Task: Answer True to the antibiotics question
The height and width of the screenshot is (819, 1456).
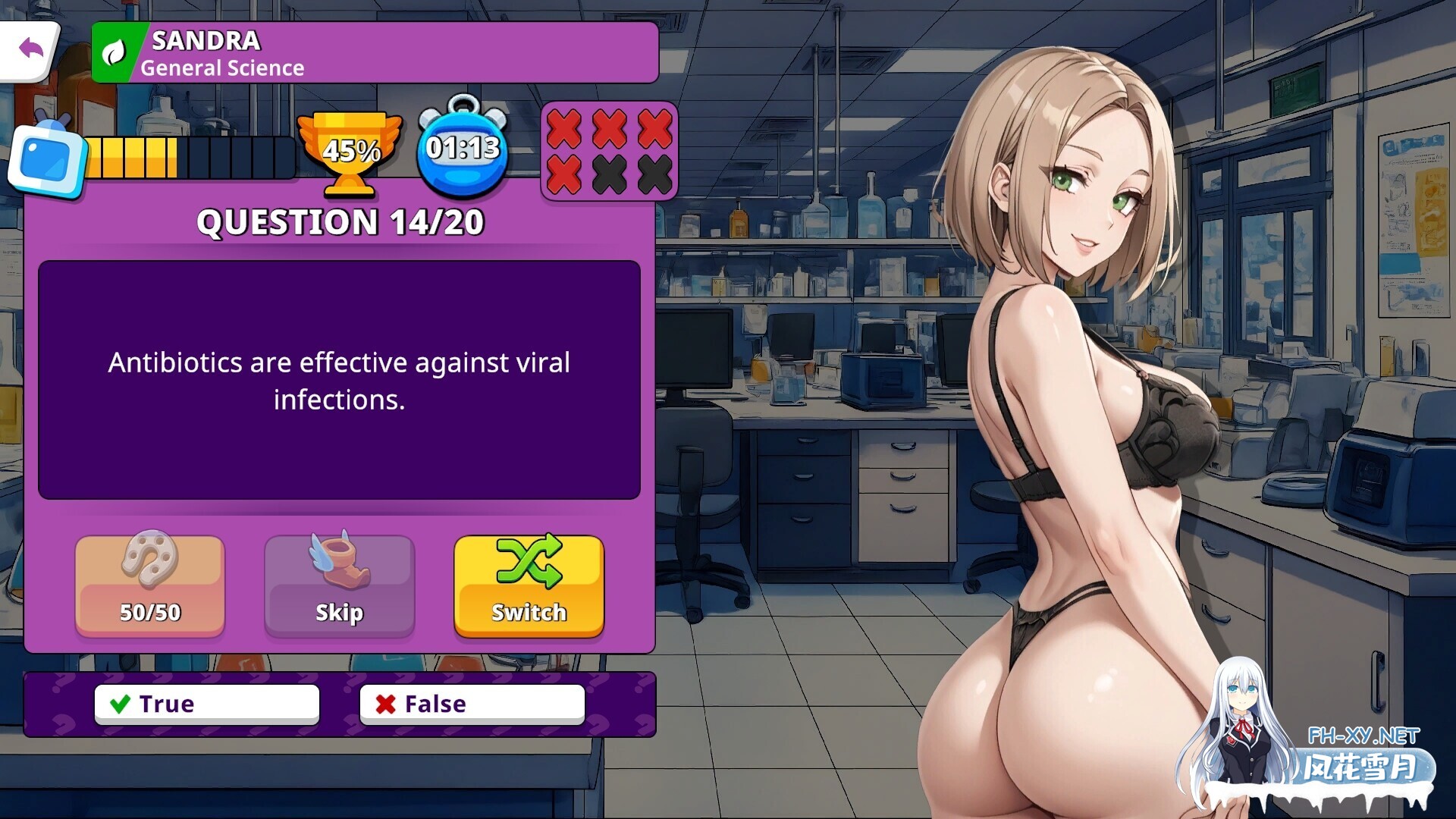Action: click(x=206, y=703)
